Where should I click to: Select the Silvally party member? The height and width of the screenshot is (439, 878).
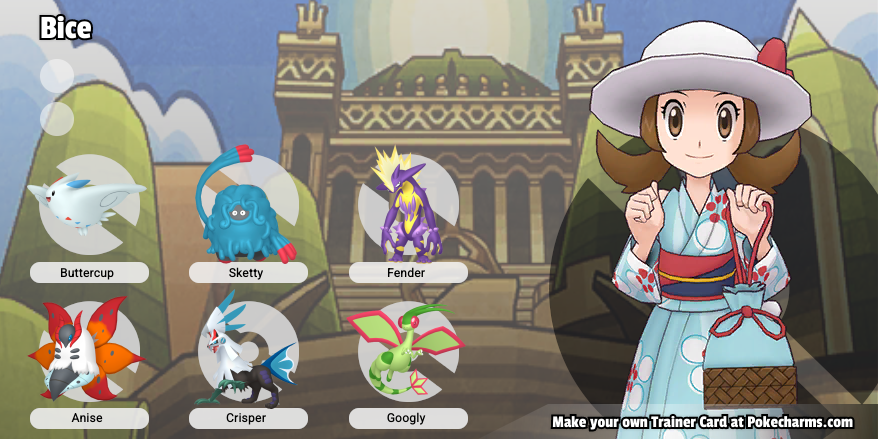(248, 352)
